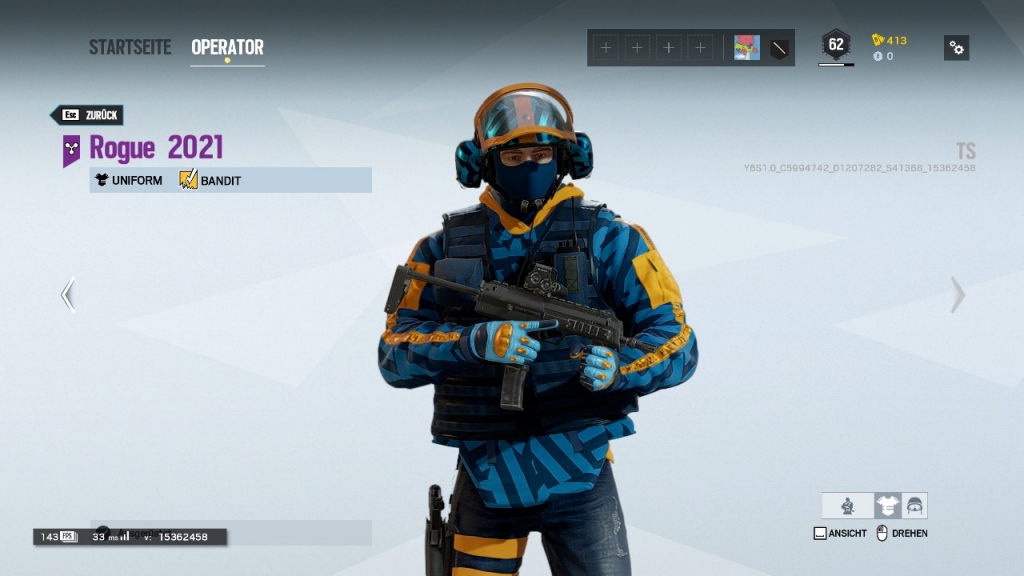
Task: Show the previous item with the left arrow
Action: [68, 295]
